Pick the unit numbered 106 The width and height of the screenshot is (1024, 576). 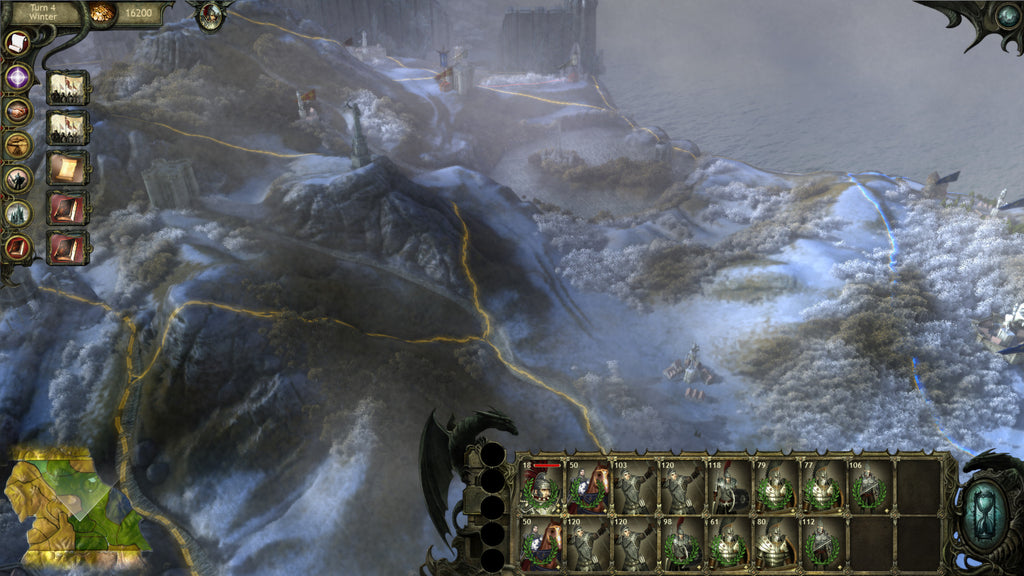(869, 488)
